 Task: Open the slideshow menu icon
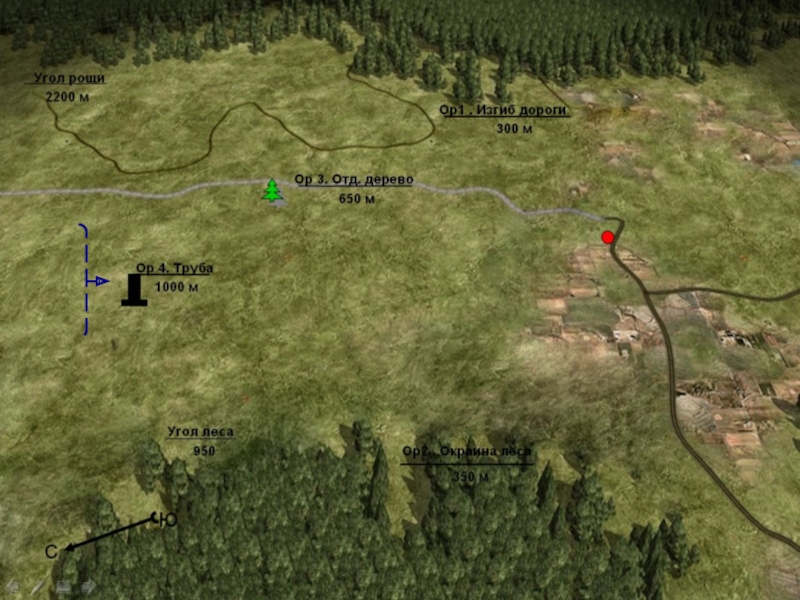tap(63, 586)
